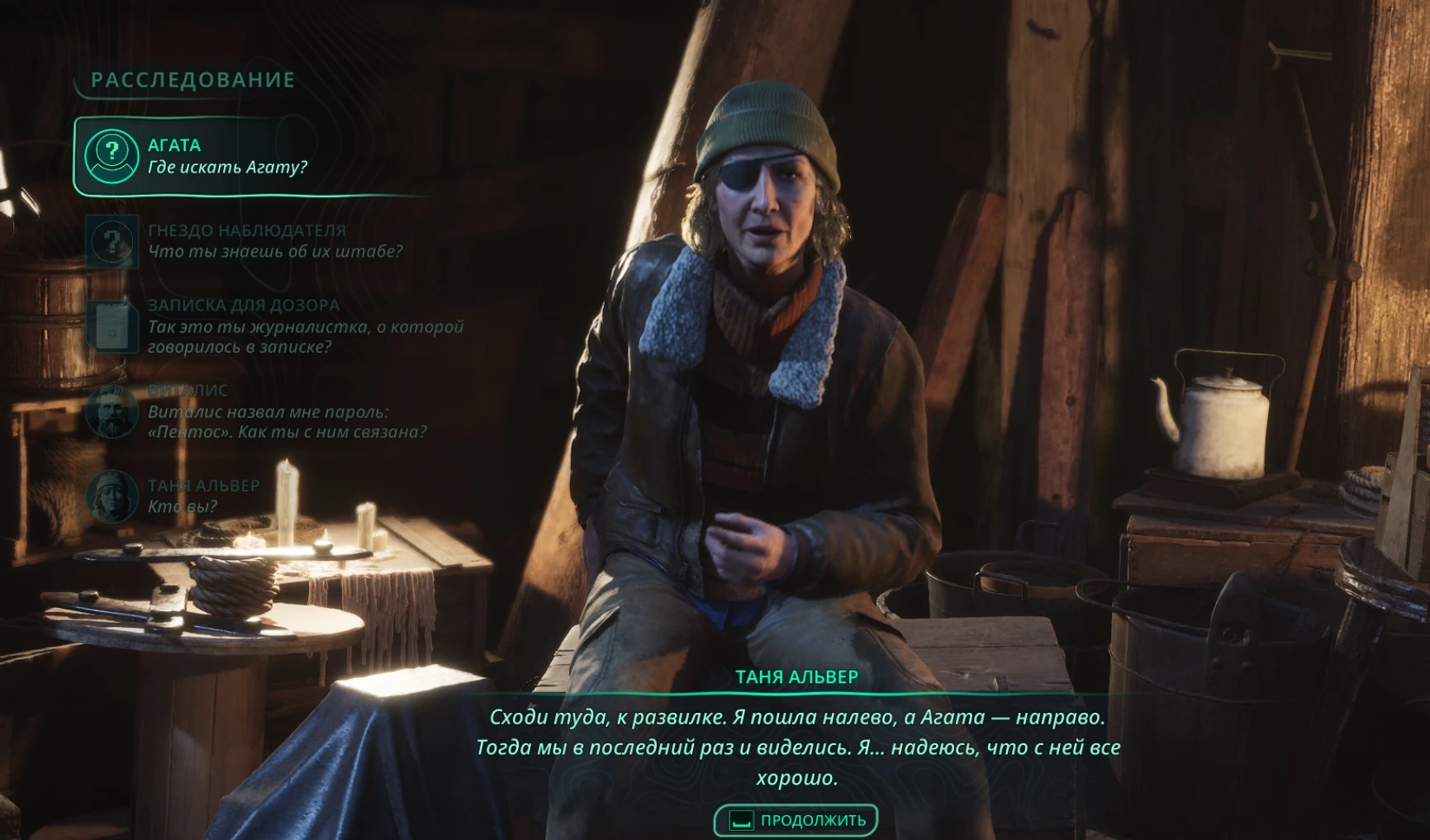
Task: Click the Продолжить button
Action: 796,820
